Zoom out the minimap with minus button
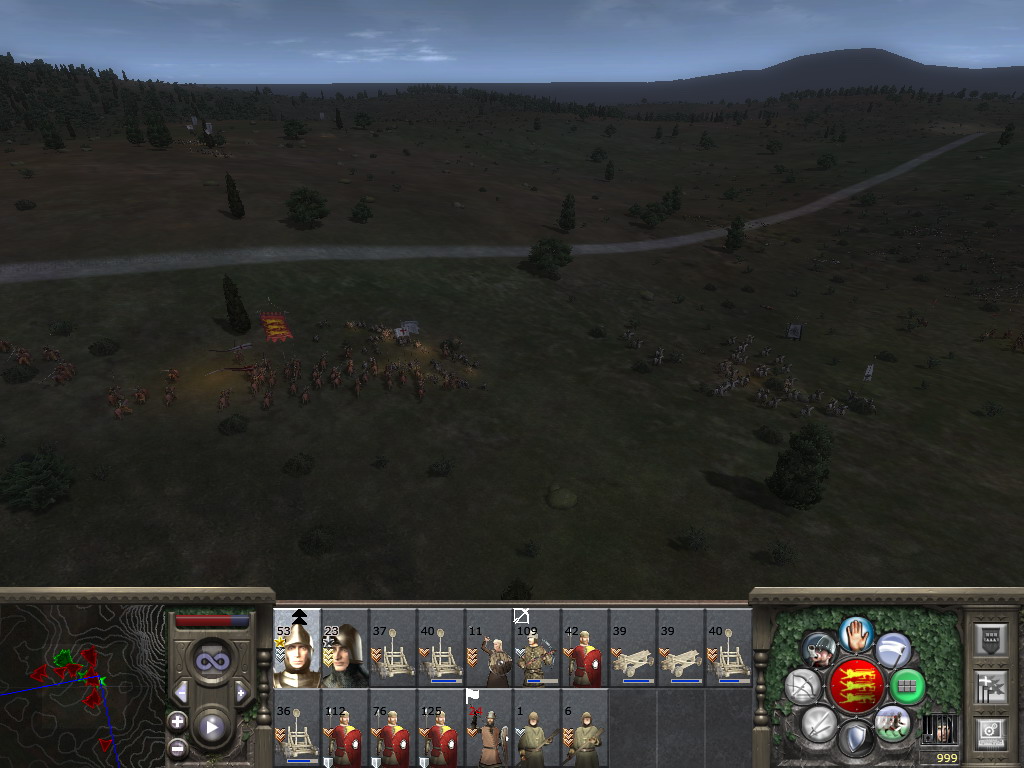 [x=177, y=746]
